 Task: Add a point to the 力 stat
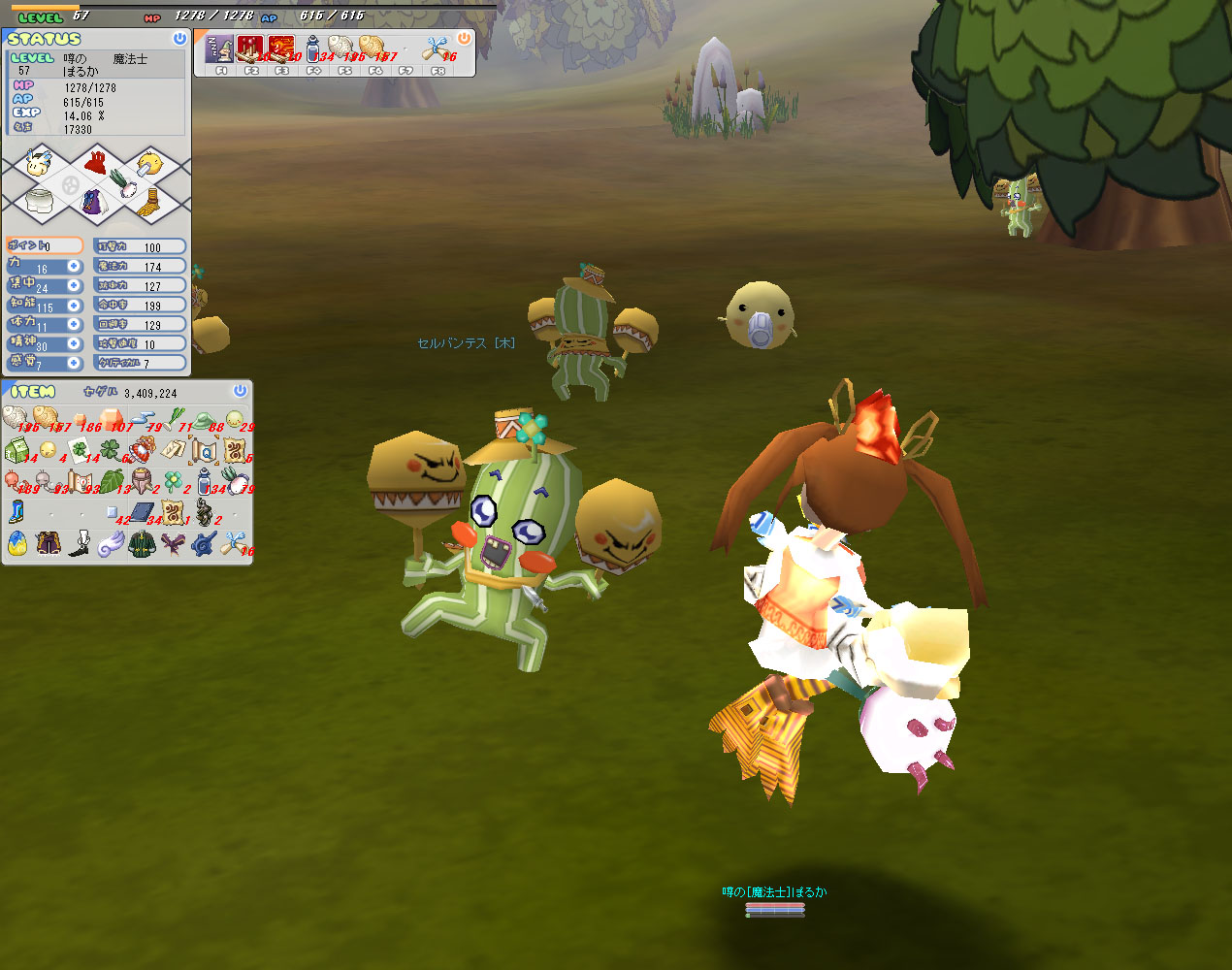[74, 266]
